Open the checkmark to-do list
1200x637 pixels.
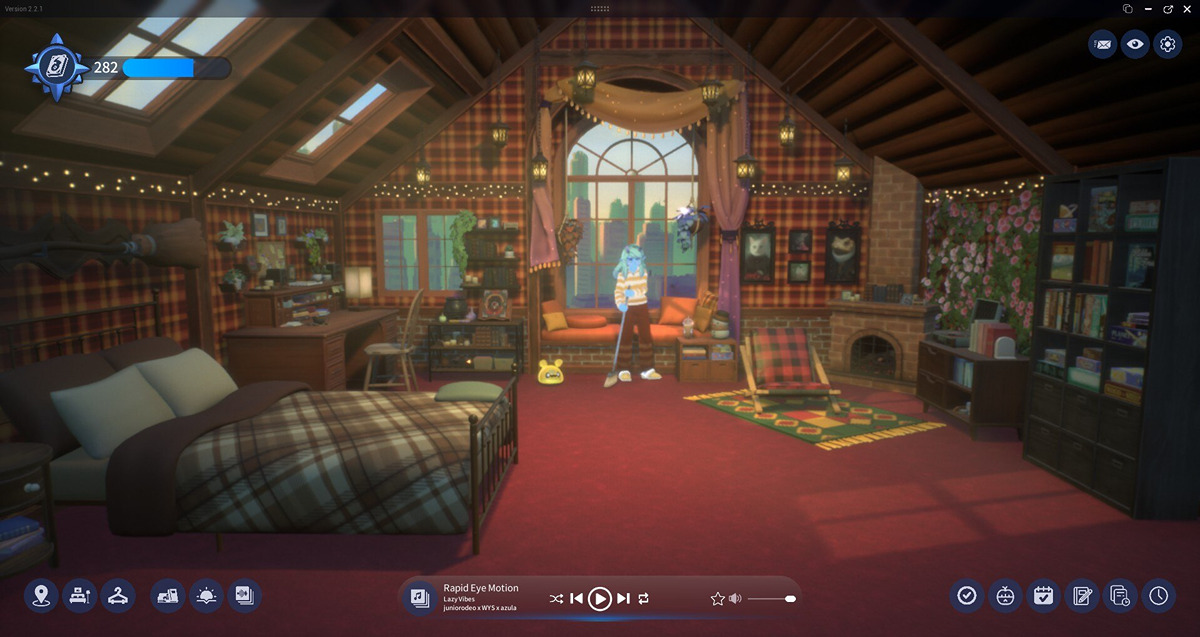[x=966, y=596]
